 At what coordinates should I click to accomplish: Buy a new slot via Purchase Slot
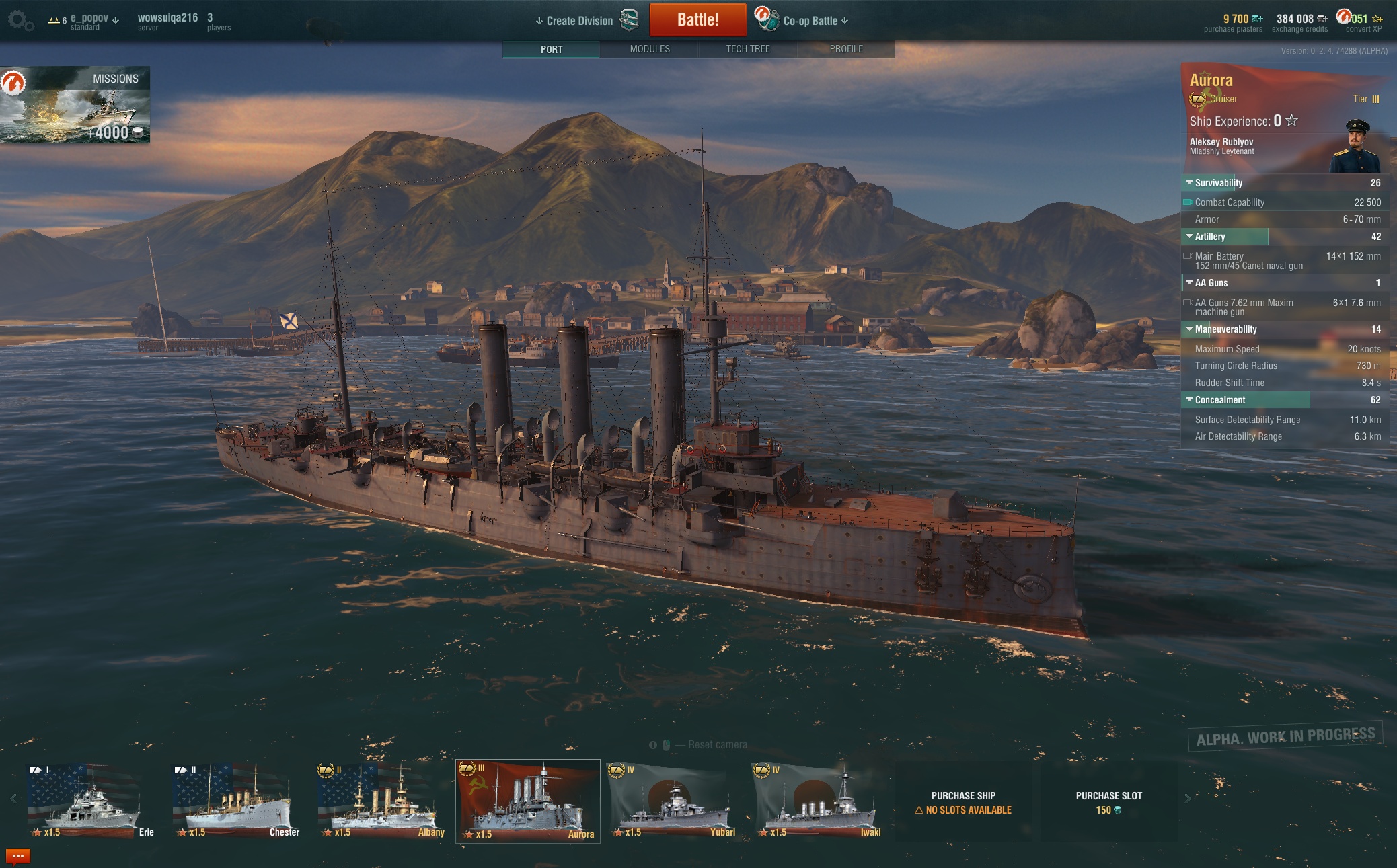(1108, 802)
